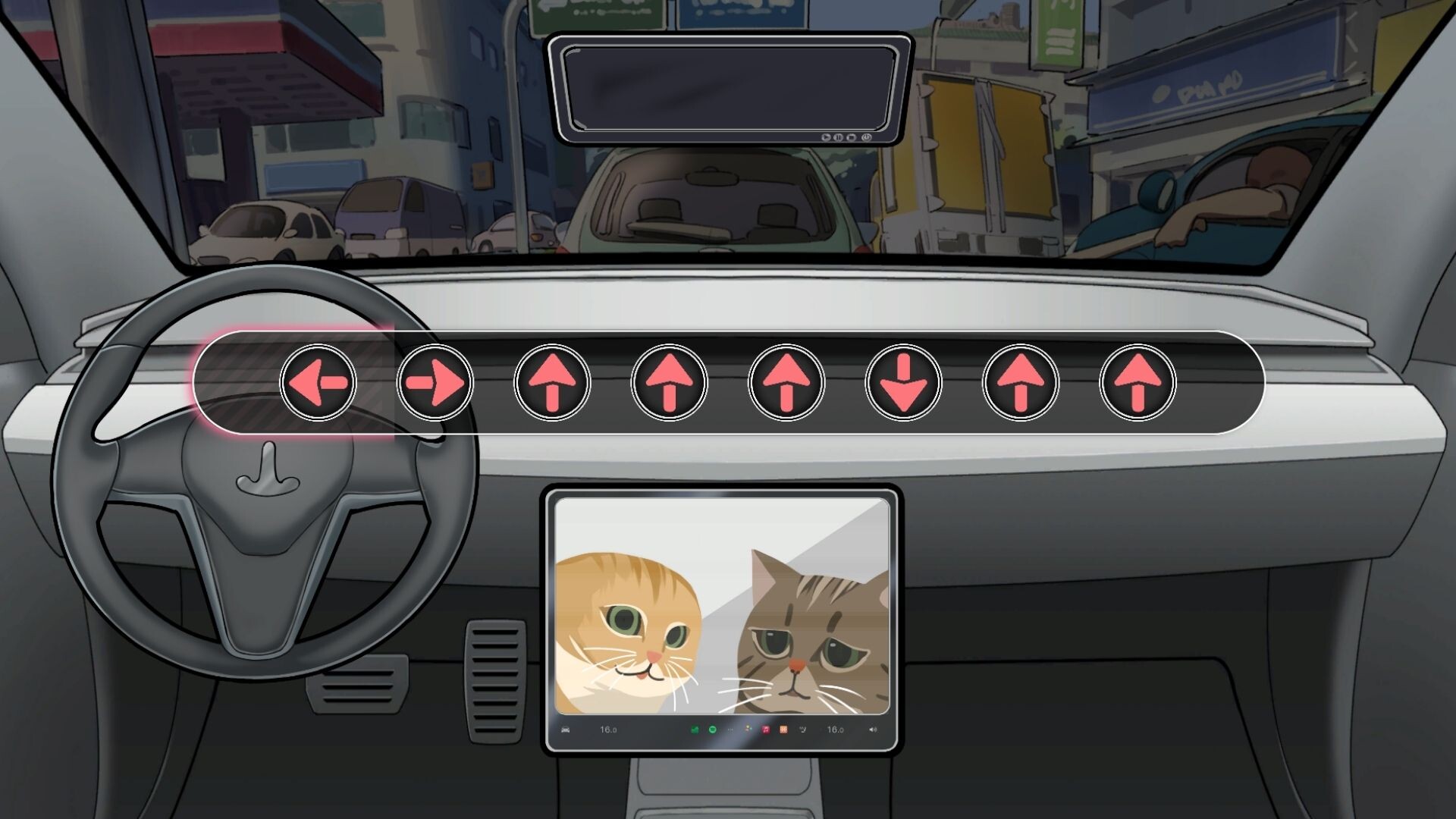Tap the red music app icon

point(766,729)
